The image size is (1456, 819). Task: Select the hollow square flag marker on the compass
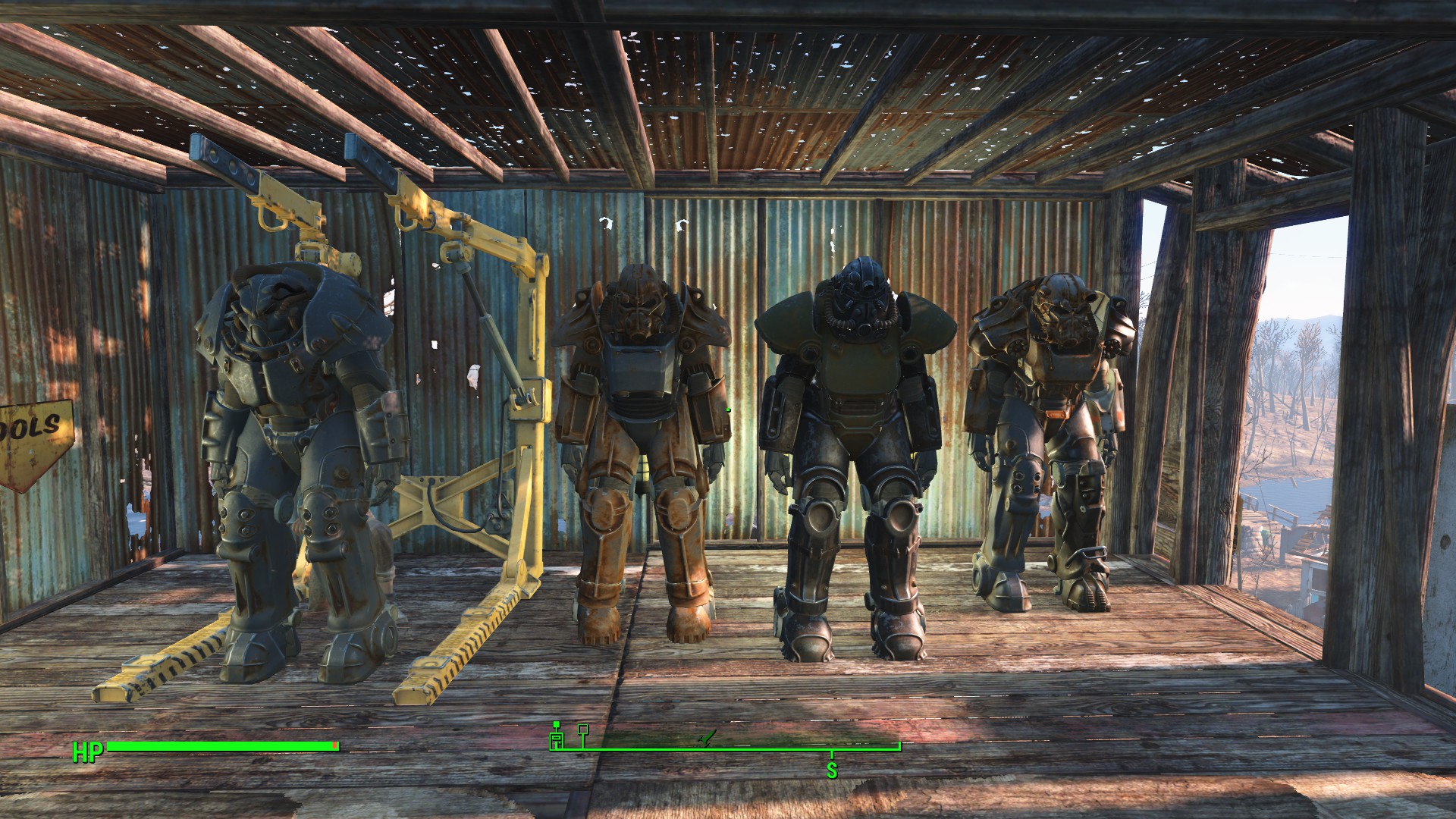click(582, 730)
